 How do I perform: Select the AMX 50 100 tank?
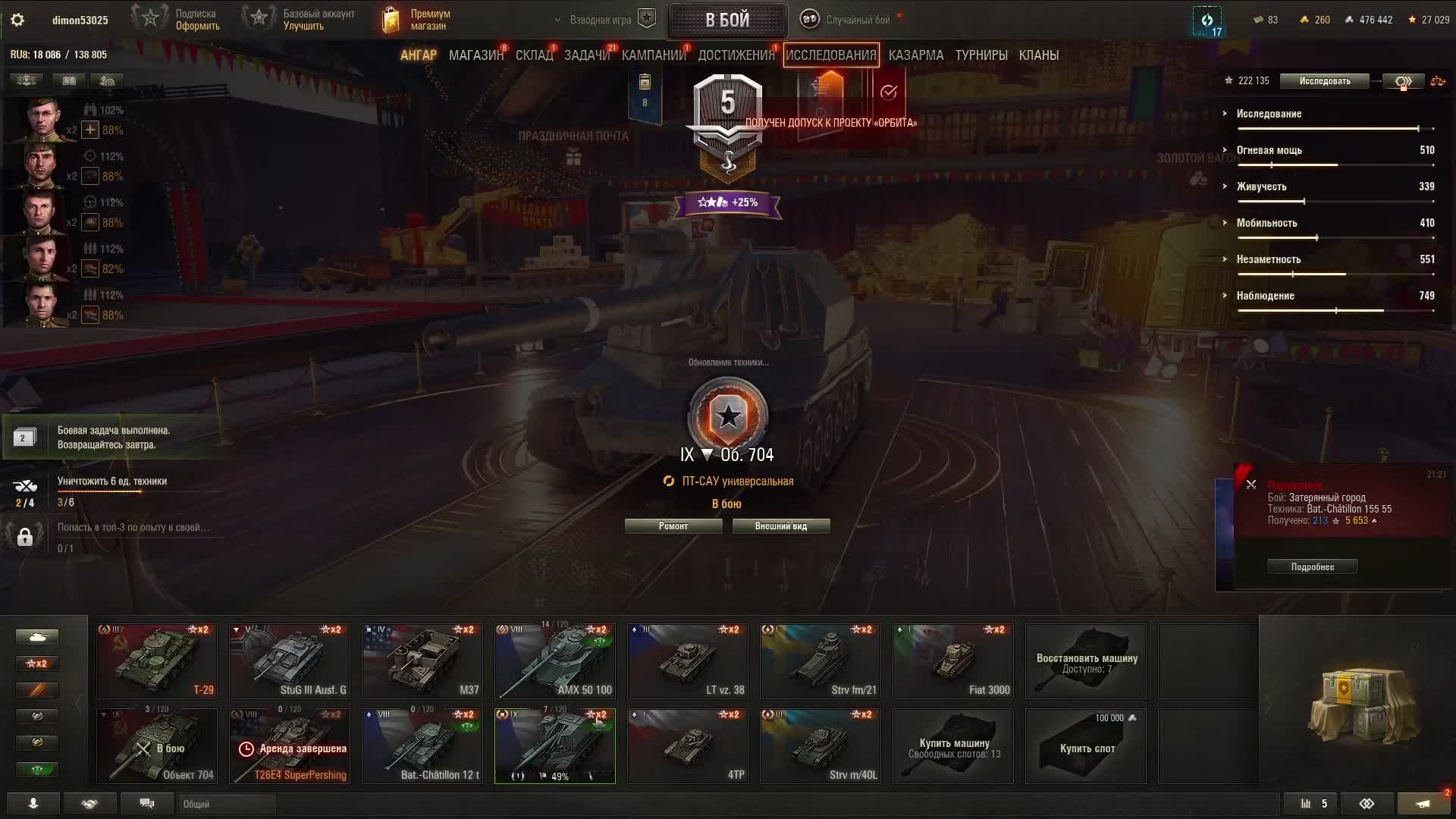point(555,661)
